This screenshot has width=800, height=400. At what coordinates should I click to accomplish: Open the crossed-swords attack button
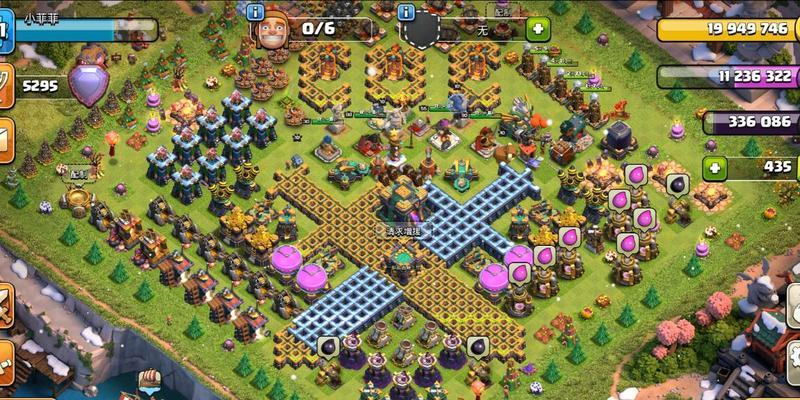click(x=4, y=305)
